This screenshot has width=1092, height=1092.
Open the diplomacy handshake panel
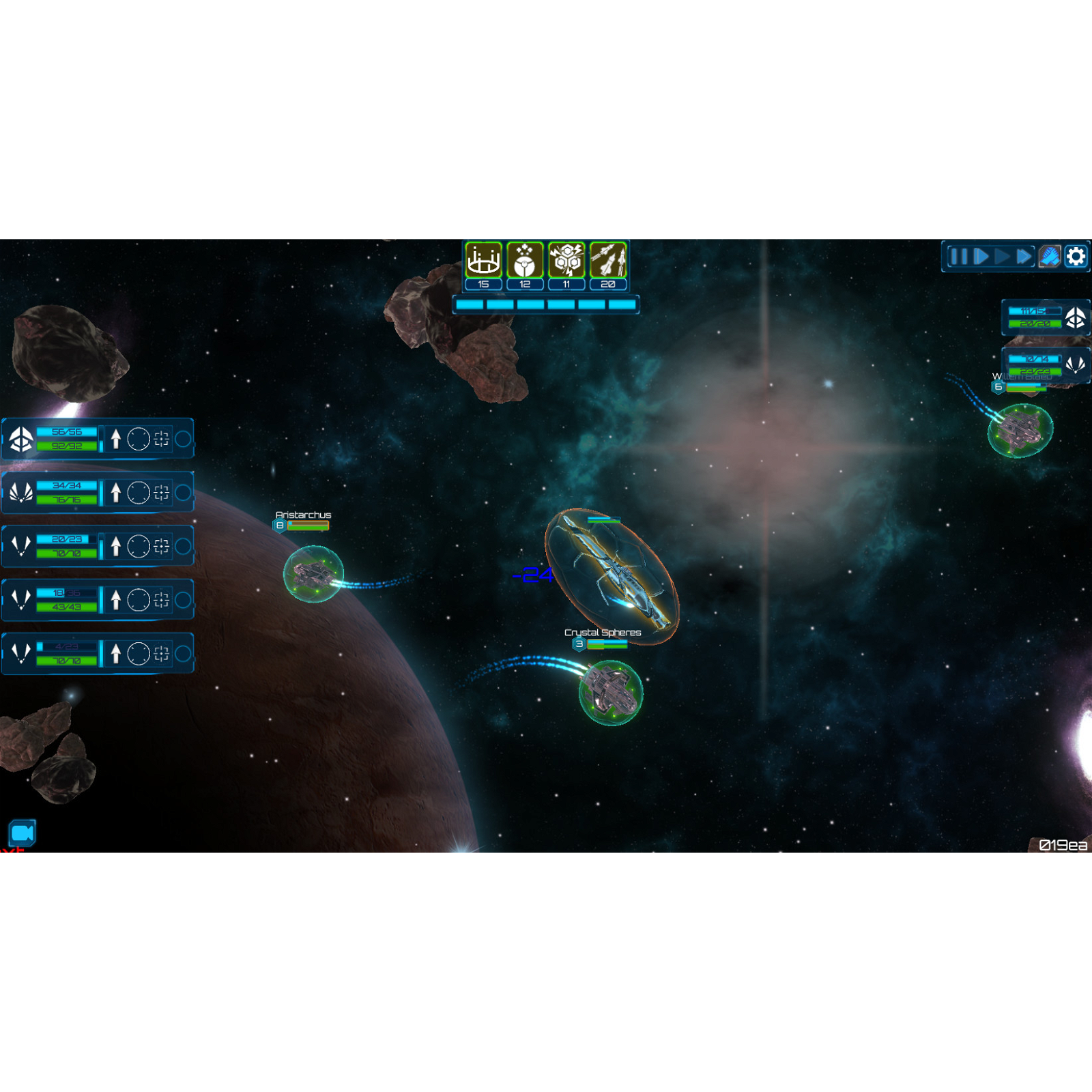(x=1050, y=257)
